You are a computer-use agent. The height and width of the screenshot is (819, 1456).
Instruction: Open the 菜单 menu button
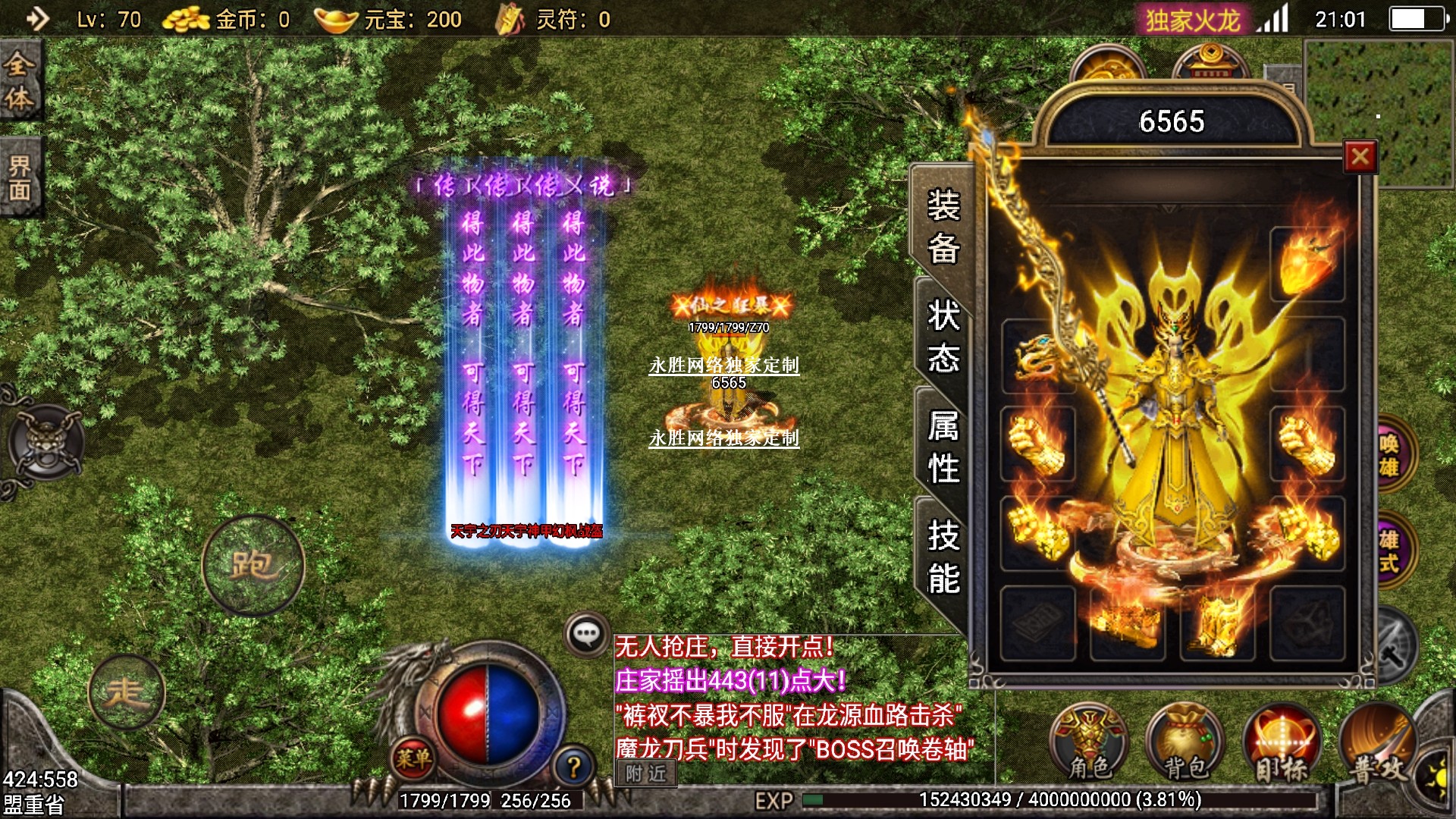[x=413, y=758]
